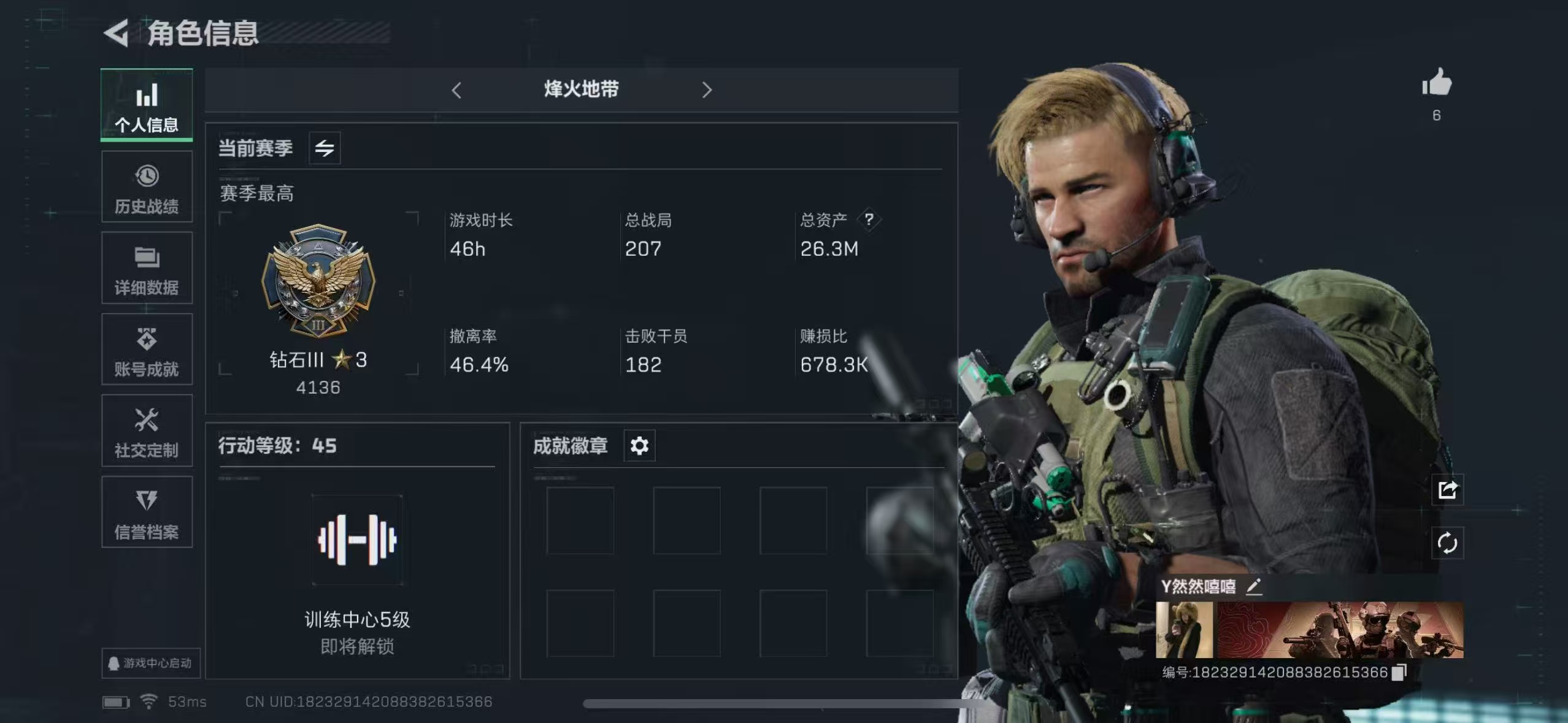This screenshot has height=723, width=1568.
Task: Open 详细数据 from the sidebar
Action: point(147,269)
